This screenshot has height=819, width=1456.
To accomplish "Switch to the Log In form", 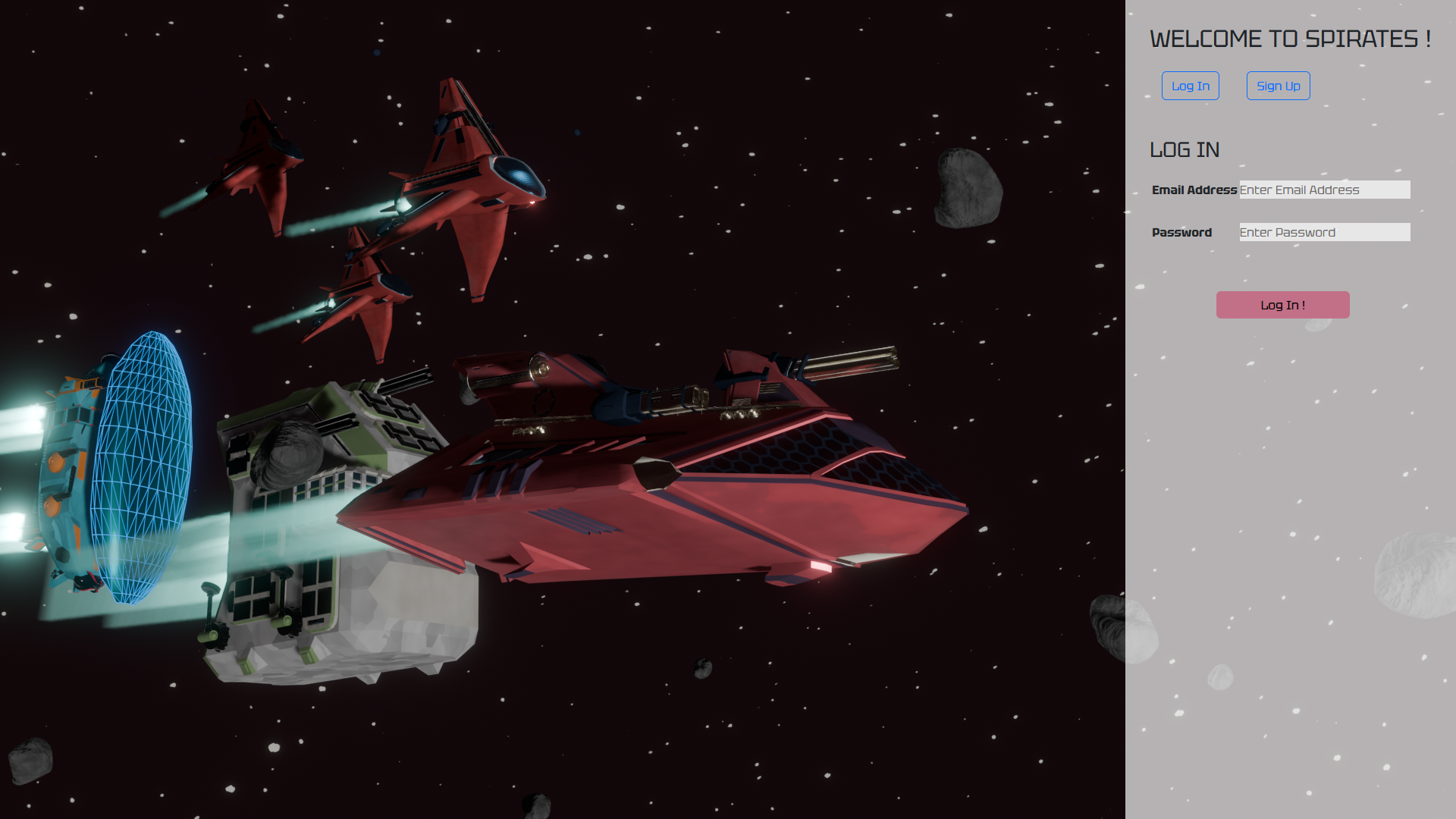I will (1190, 86).
